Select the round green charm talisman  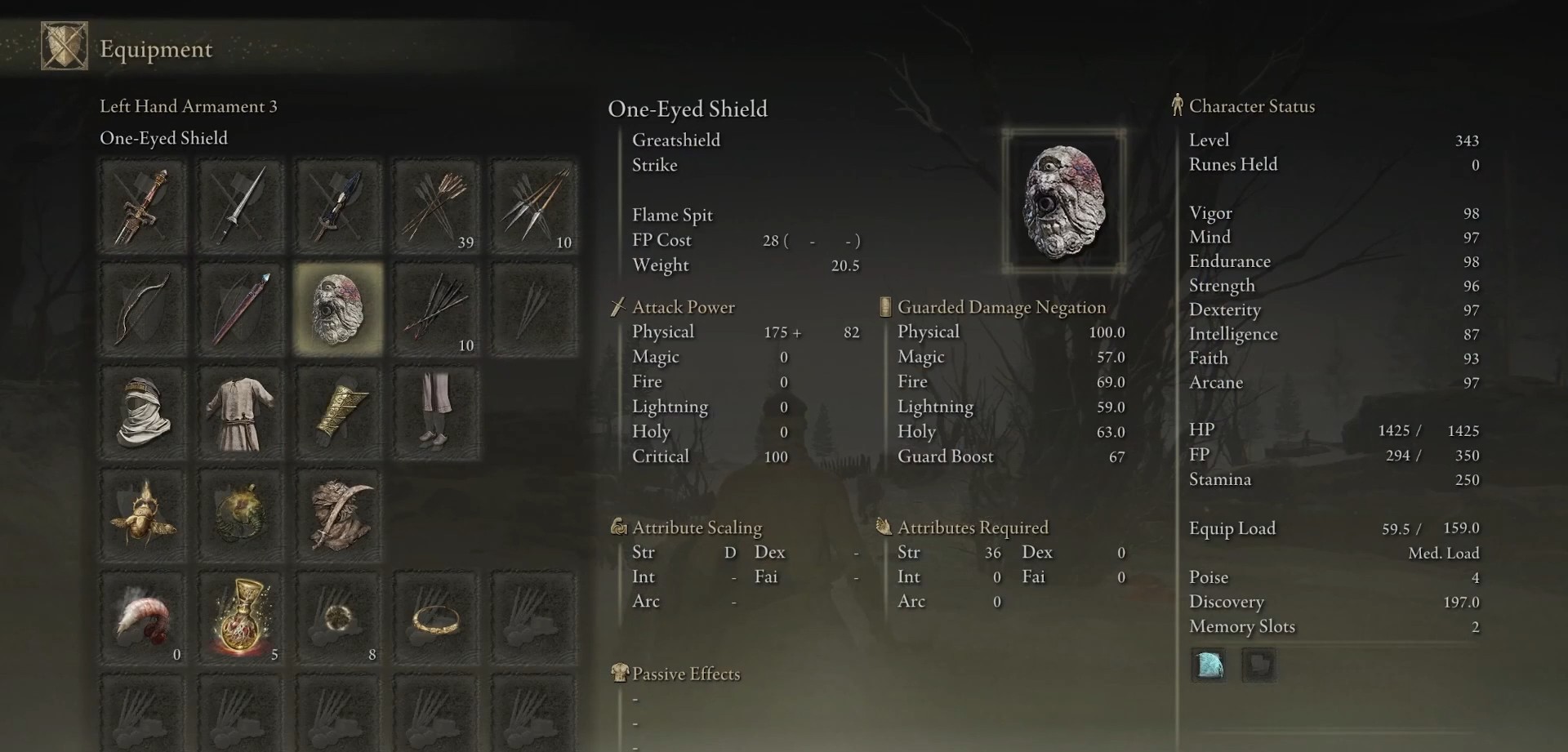coord(241,516)
